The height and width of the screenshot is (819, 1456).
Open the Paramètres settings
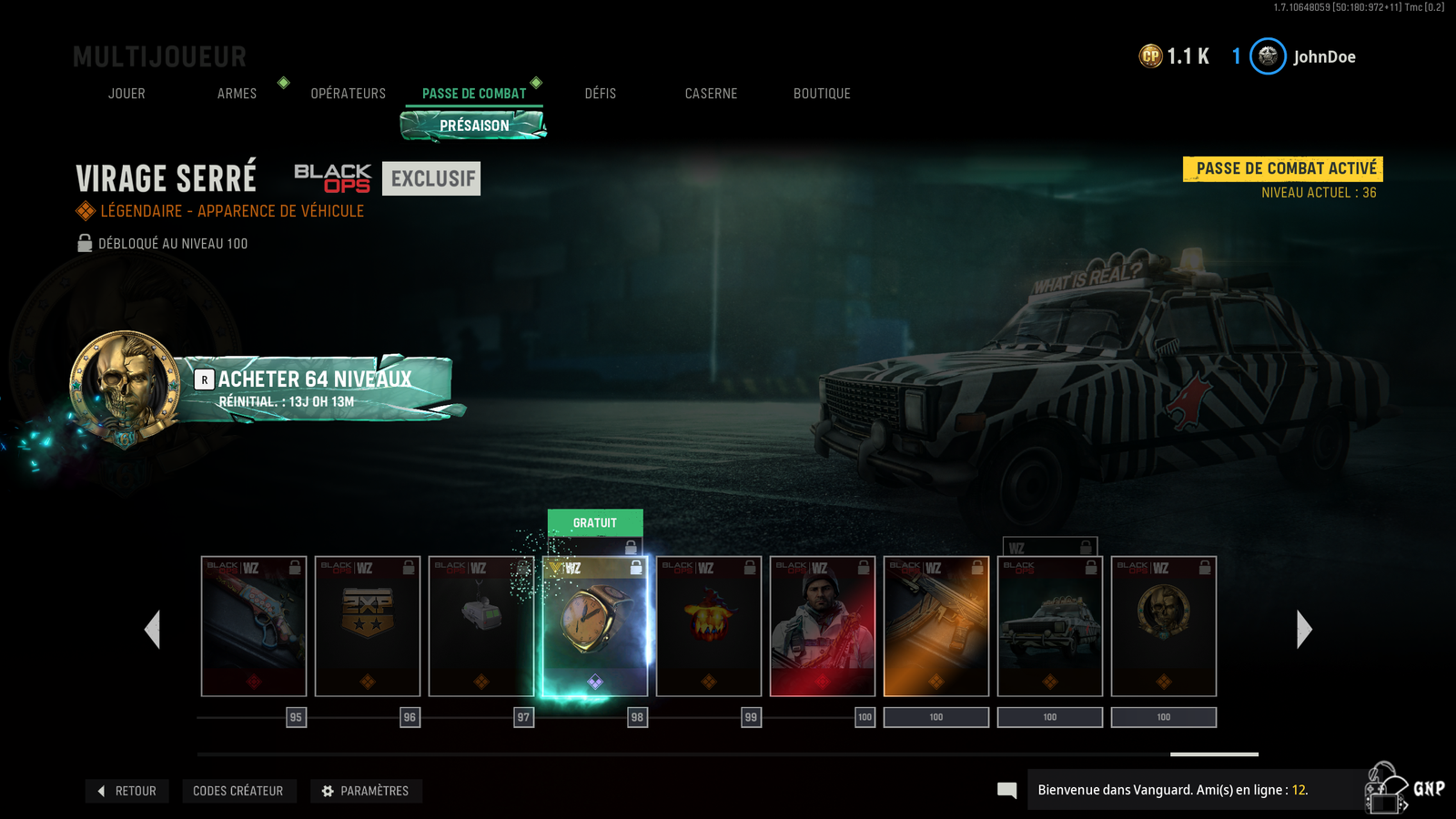[366, 791]
